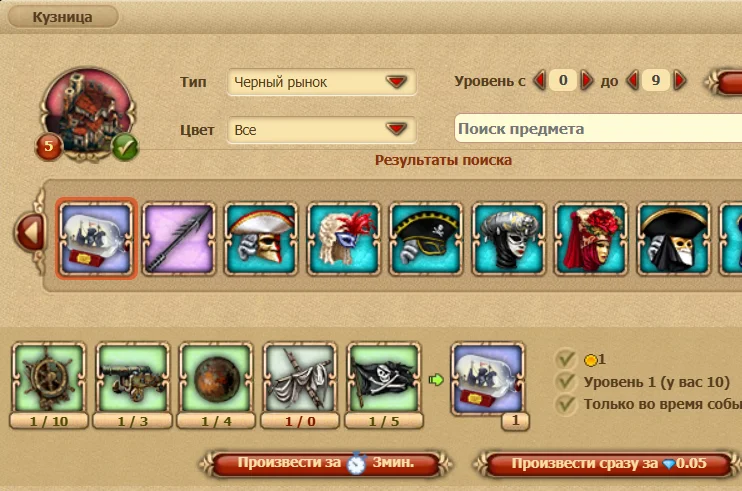Click the pirate flag ingredient slot
This screenshot has height=491, width=742.
click(x=383, y=379)
